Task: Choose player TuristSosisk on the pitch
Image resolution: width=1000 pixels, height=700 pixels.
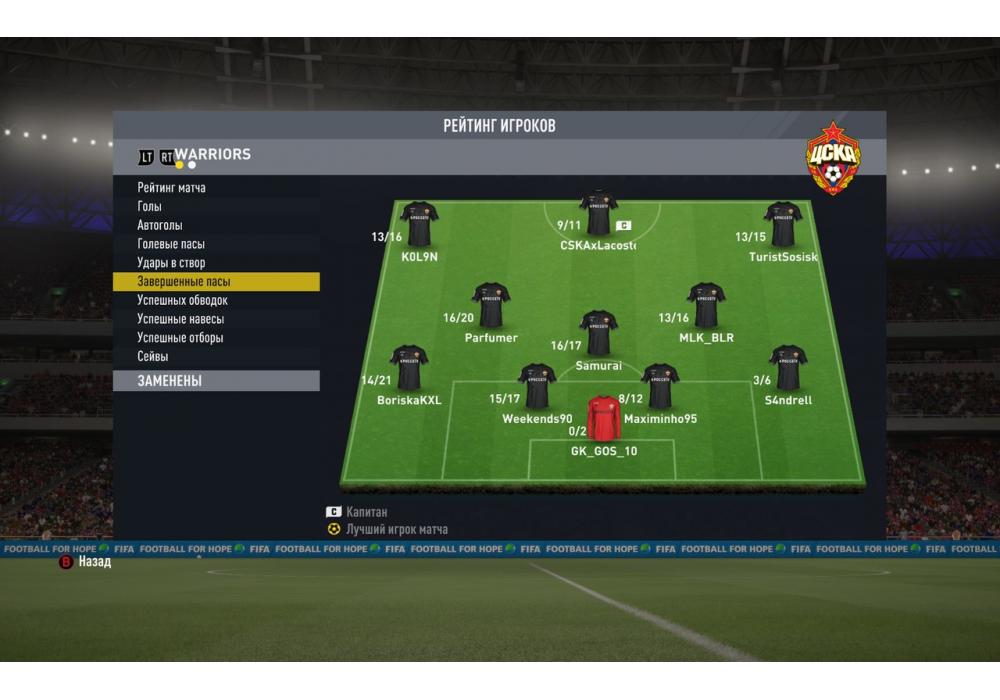Action: tap(783, 224)
